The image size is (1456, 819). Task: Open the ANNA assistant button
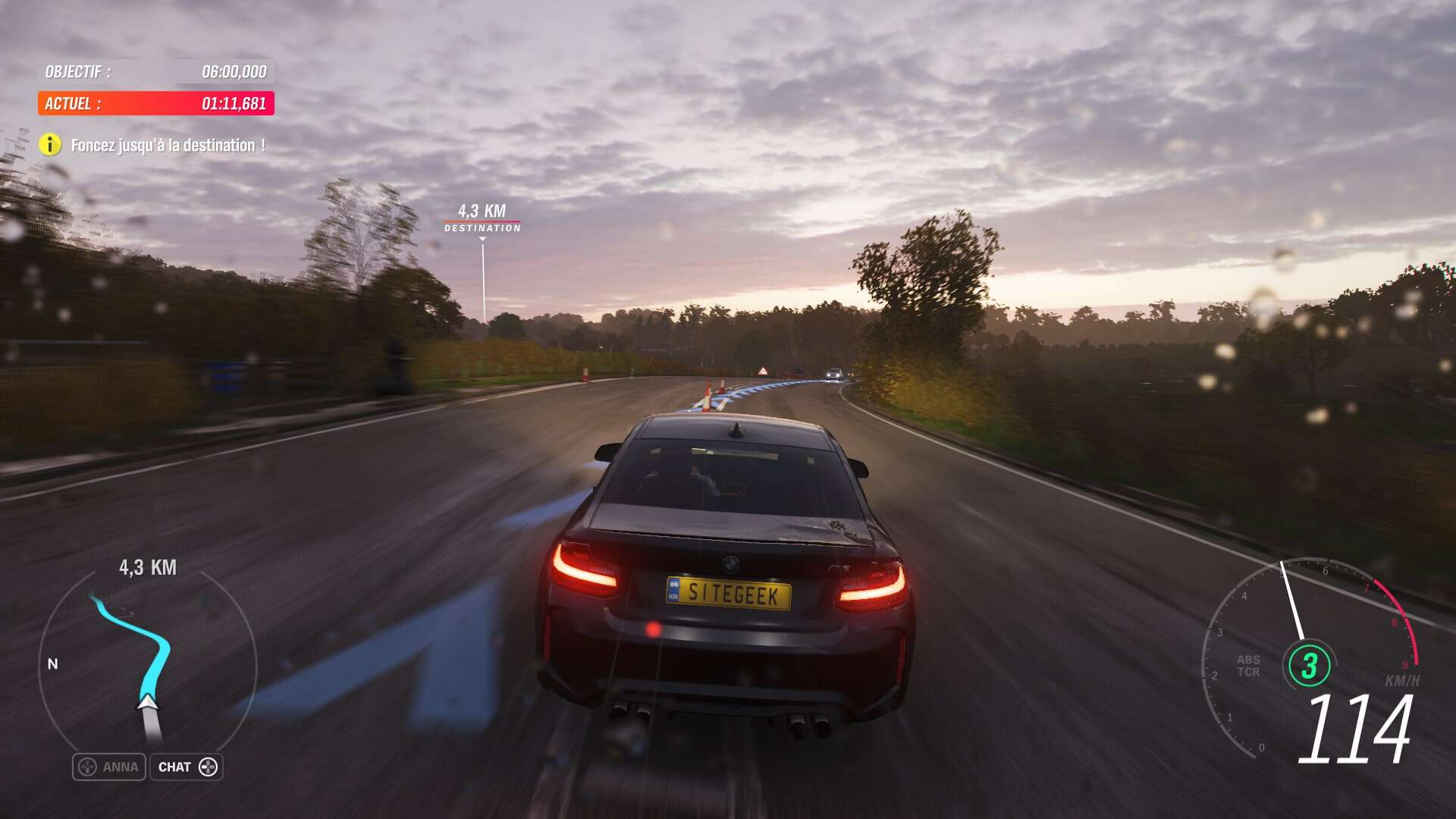point(109,767)
